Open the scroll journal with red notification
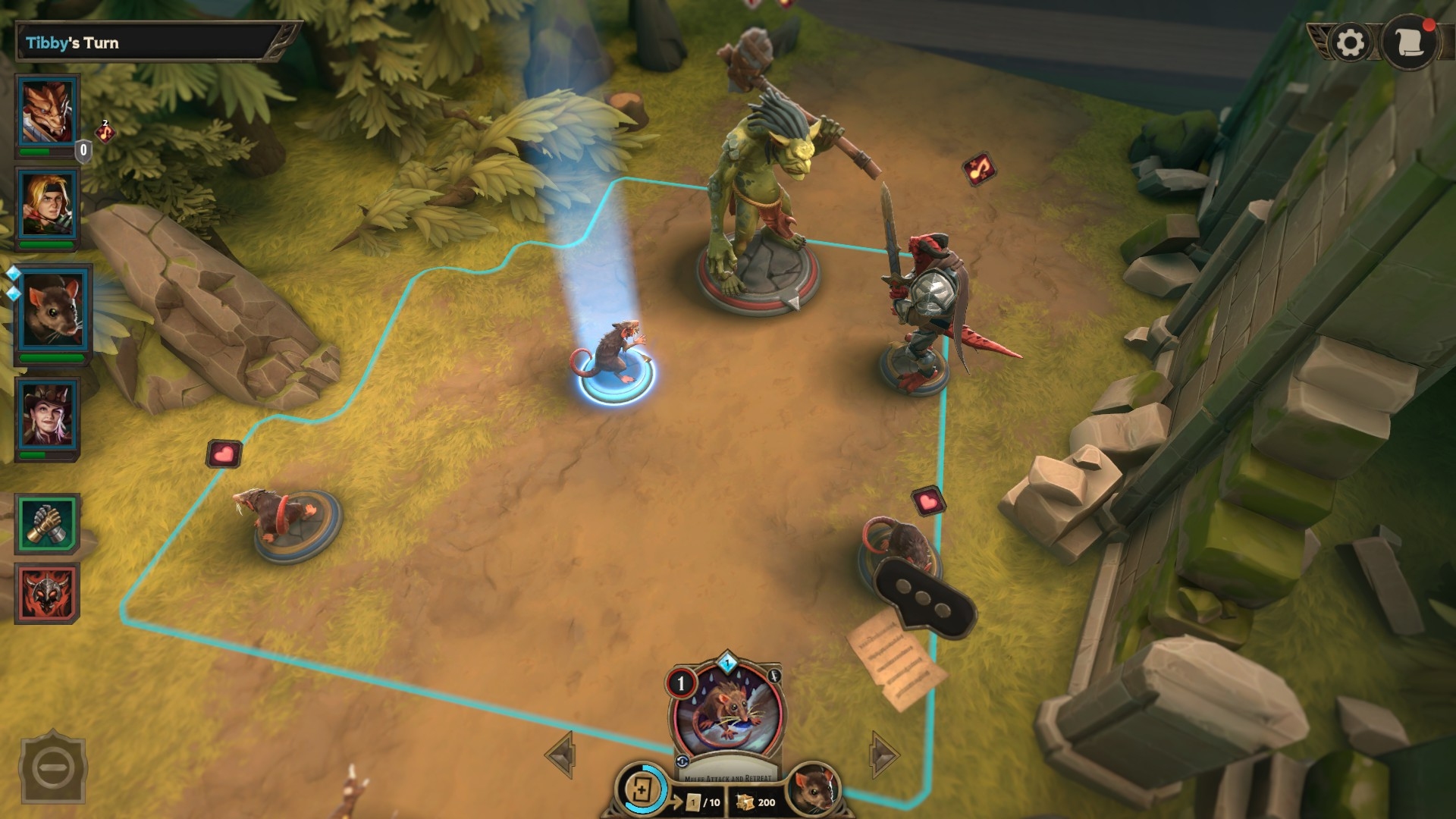 (1408, 42)
